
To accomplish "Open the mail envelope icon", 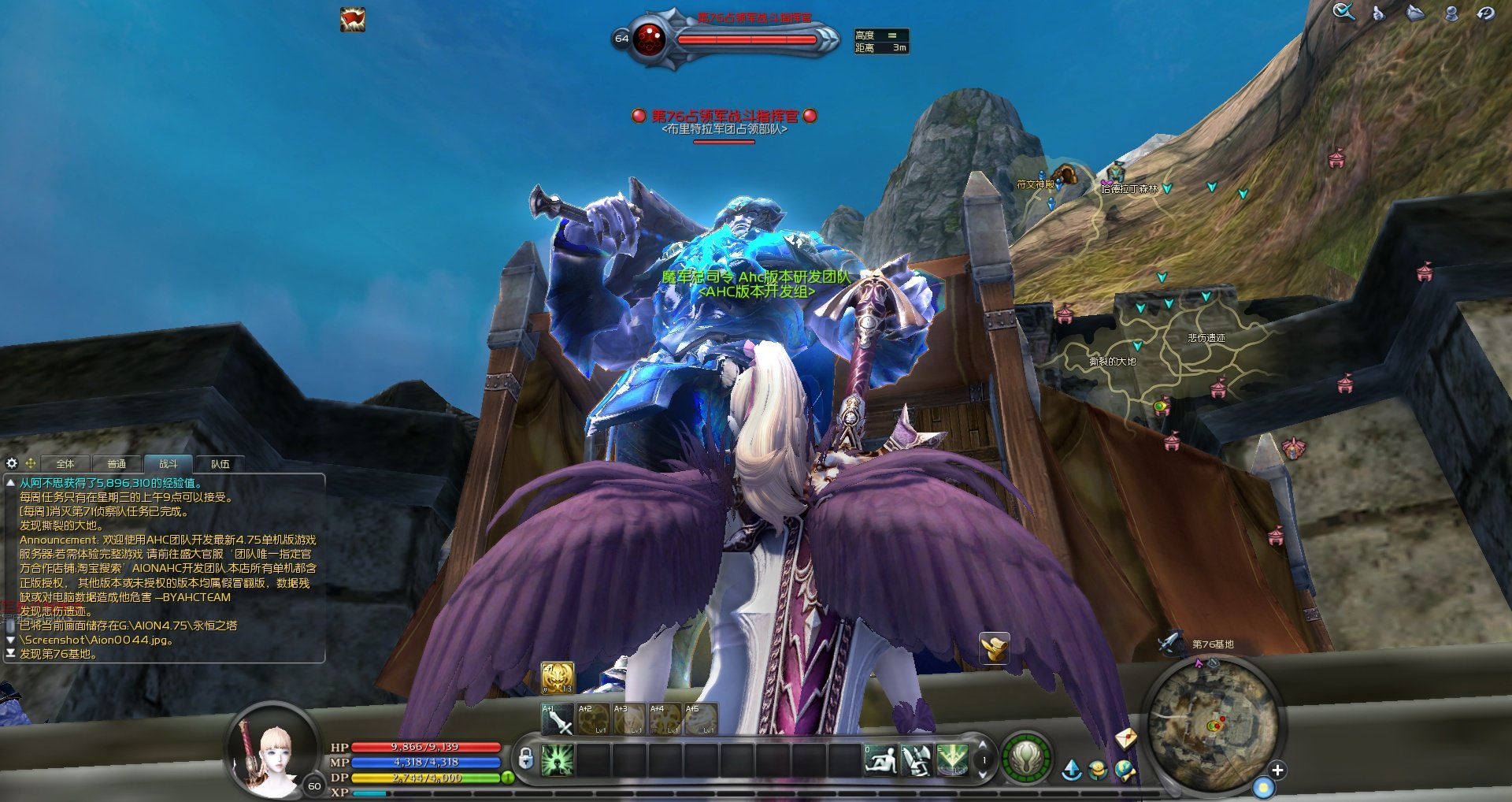I will 1126,738.
